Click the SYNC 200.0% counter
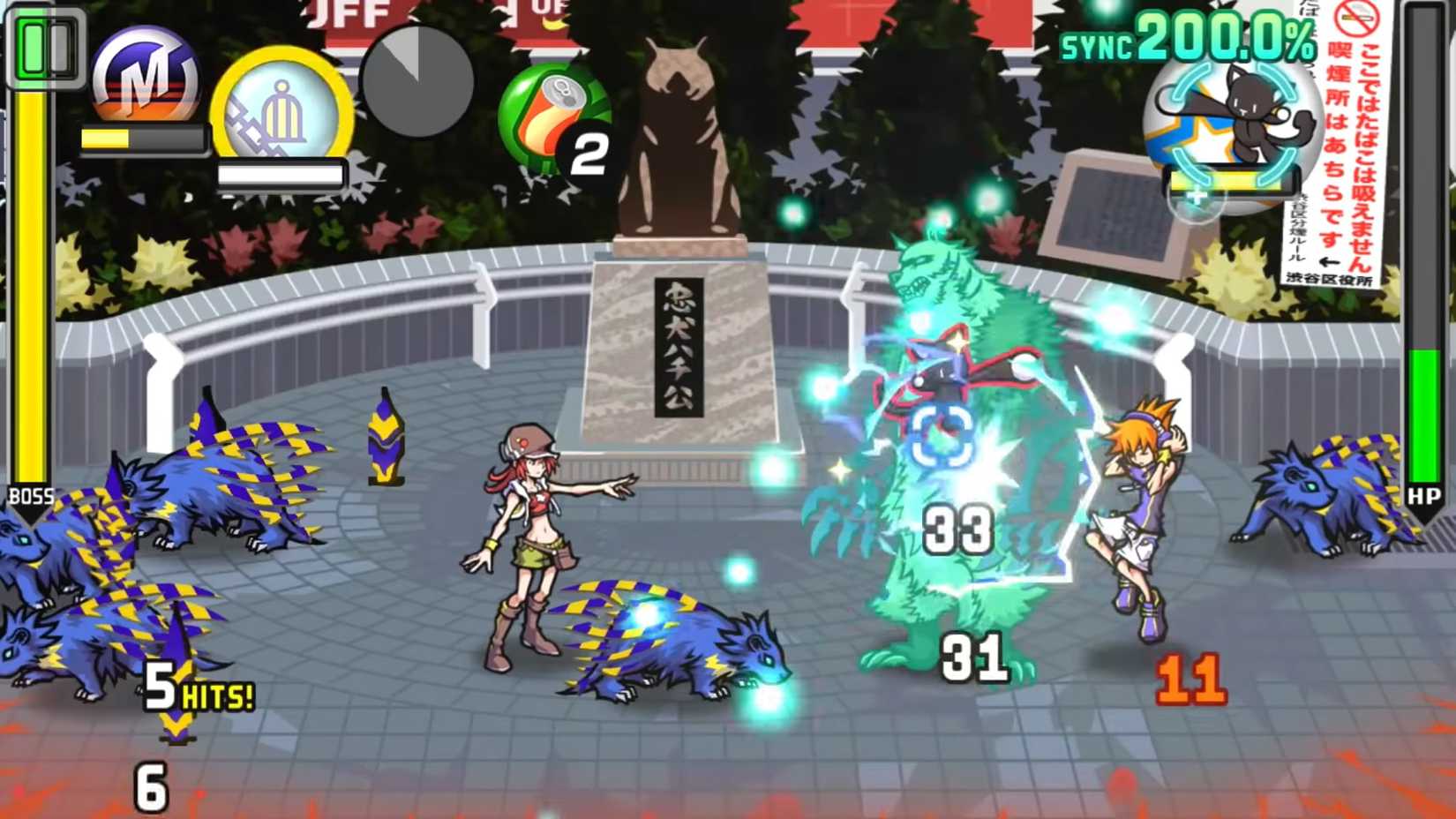 (1182, 40)
